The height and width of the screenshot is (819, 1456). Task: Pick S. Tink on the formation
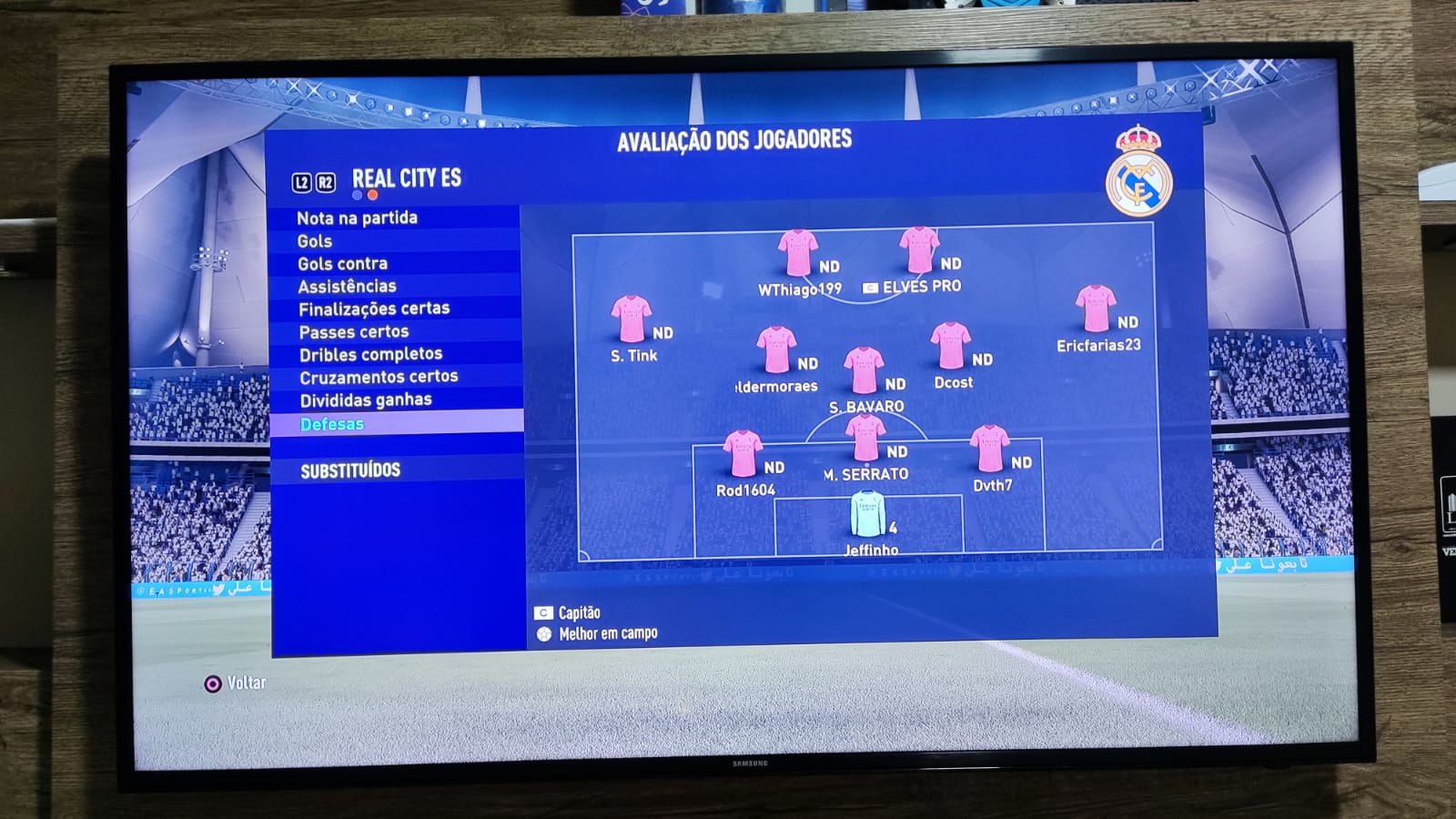coord(631,319)
